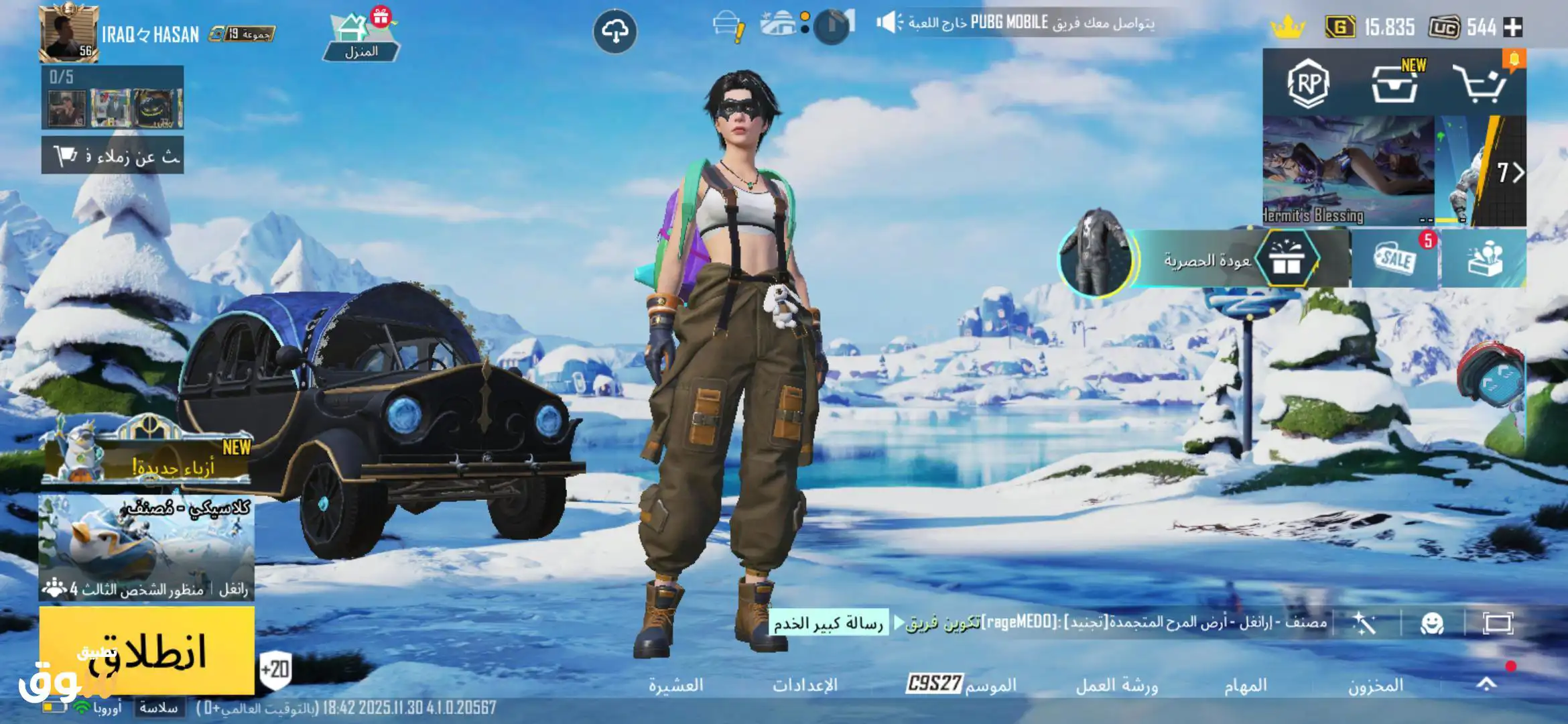Open the Clan (العشيرة) menu
Screen dimensions: 1568x724
pyautogui.click(x=675, y=685)
